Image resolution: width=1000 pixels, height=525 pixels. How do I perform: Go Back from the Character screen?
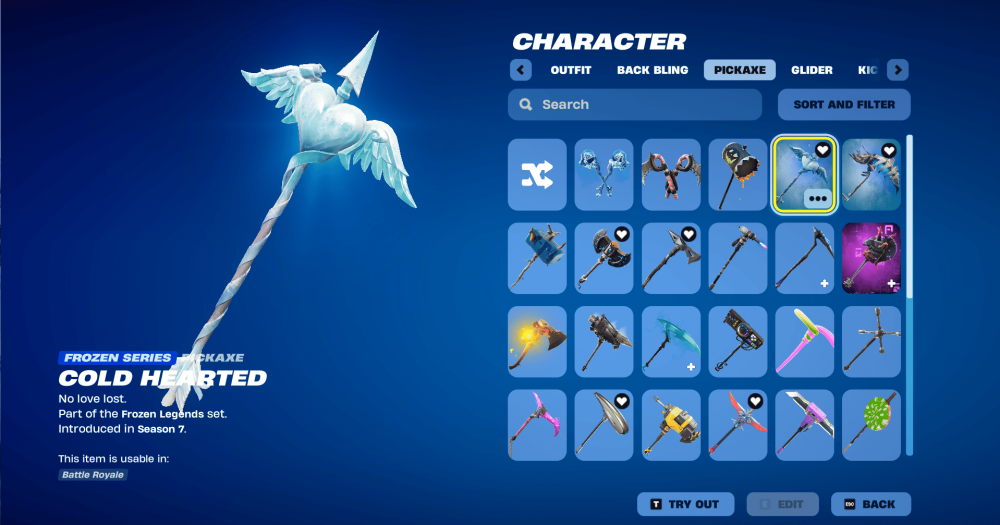(869, 504)
